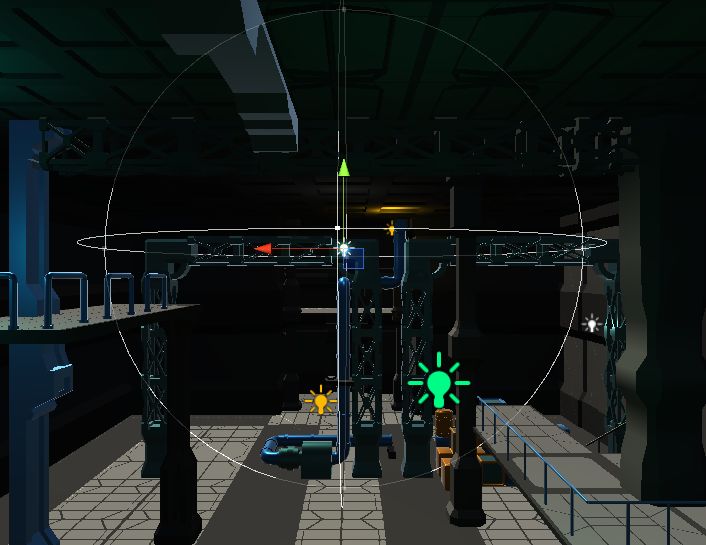
Task: Click the green Y-axis arrow handle
Action: (x=343, y=167)
